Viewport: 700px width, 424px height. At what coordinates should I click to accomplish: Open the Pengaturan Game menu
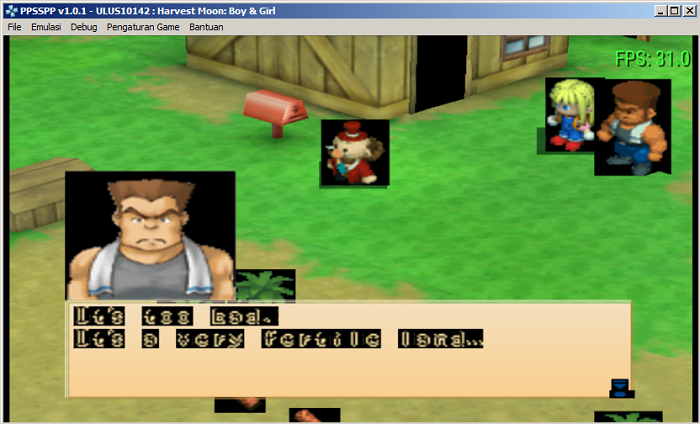click(x=143, y=27)
